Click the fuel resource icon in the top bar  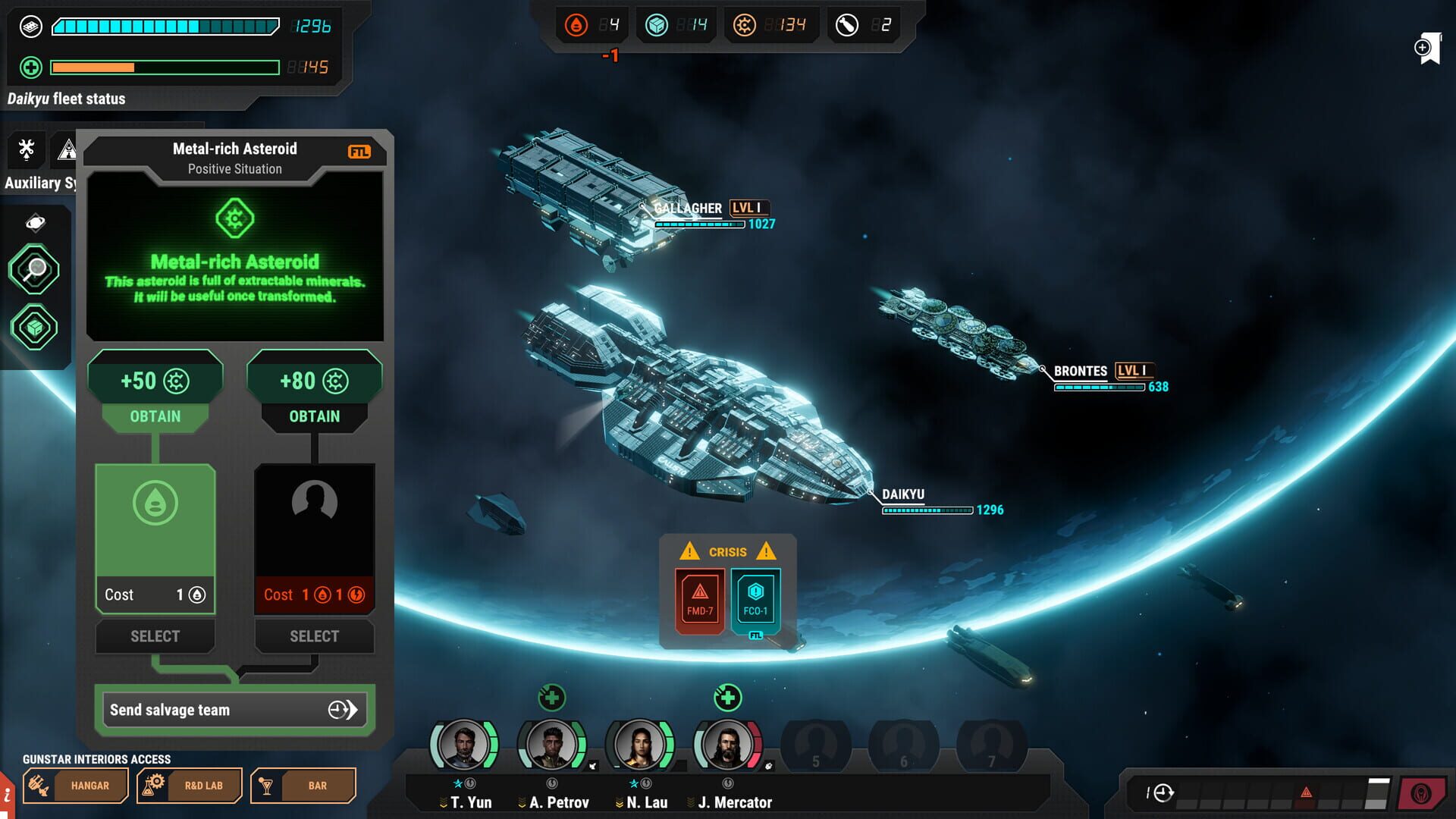pos(577,24)
